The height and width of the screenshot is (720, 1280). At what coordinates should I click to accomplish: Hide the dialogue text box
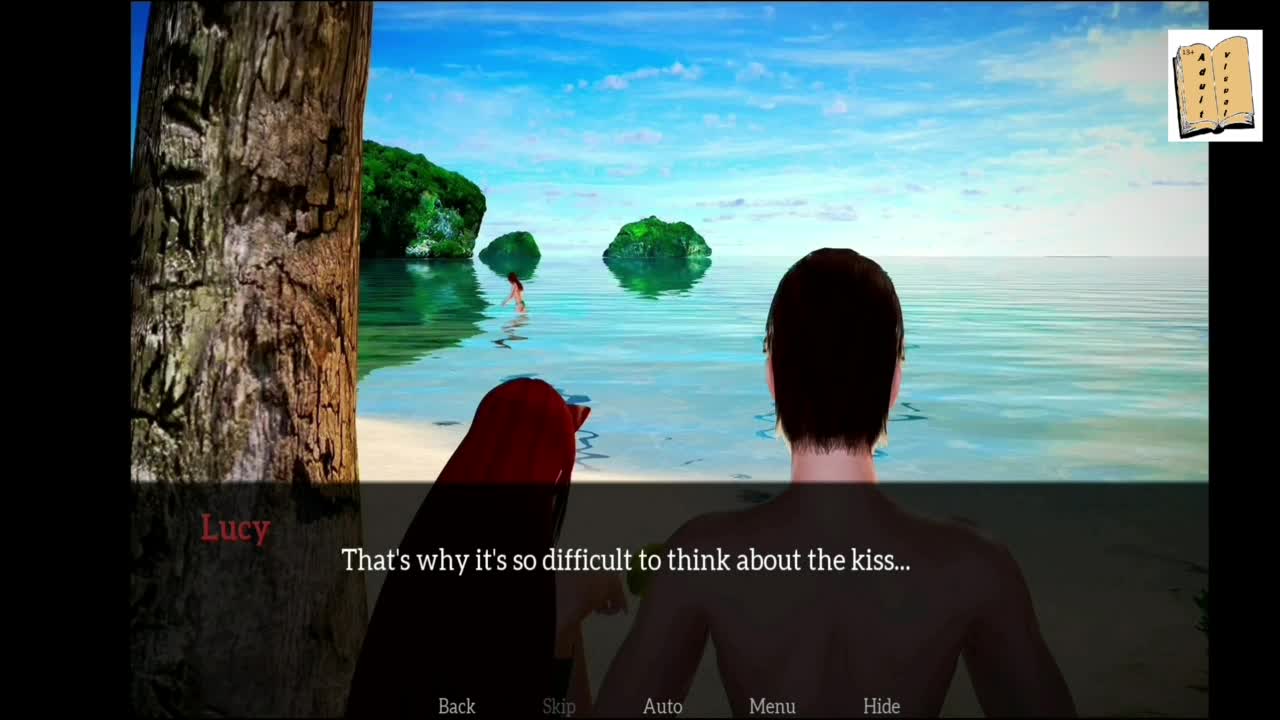[x=881, y=706]
